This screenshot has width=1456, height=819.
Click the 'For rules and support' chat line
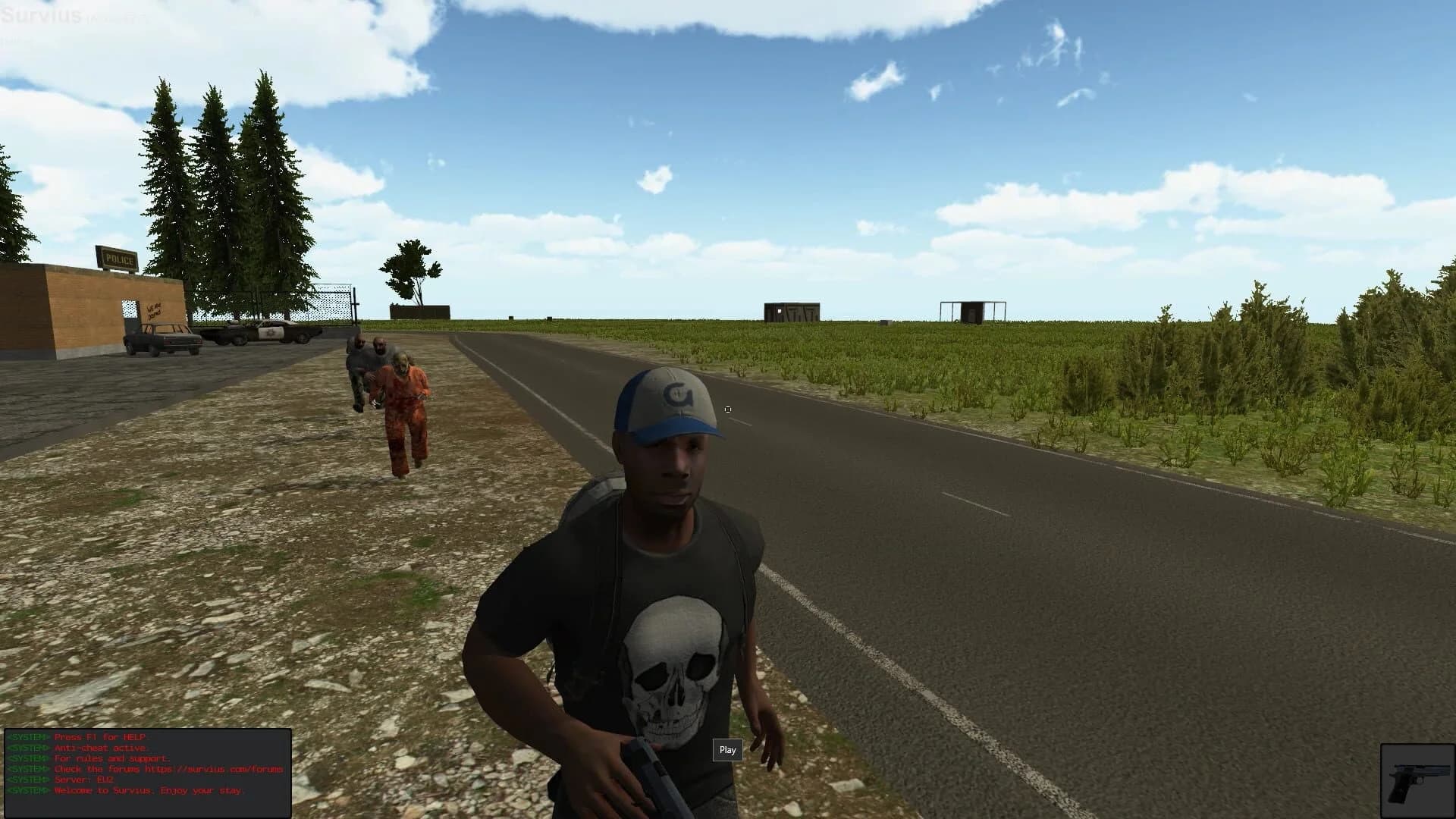point(114,757)
